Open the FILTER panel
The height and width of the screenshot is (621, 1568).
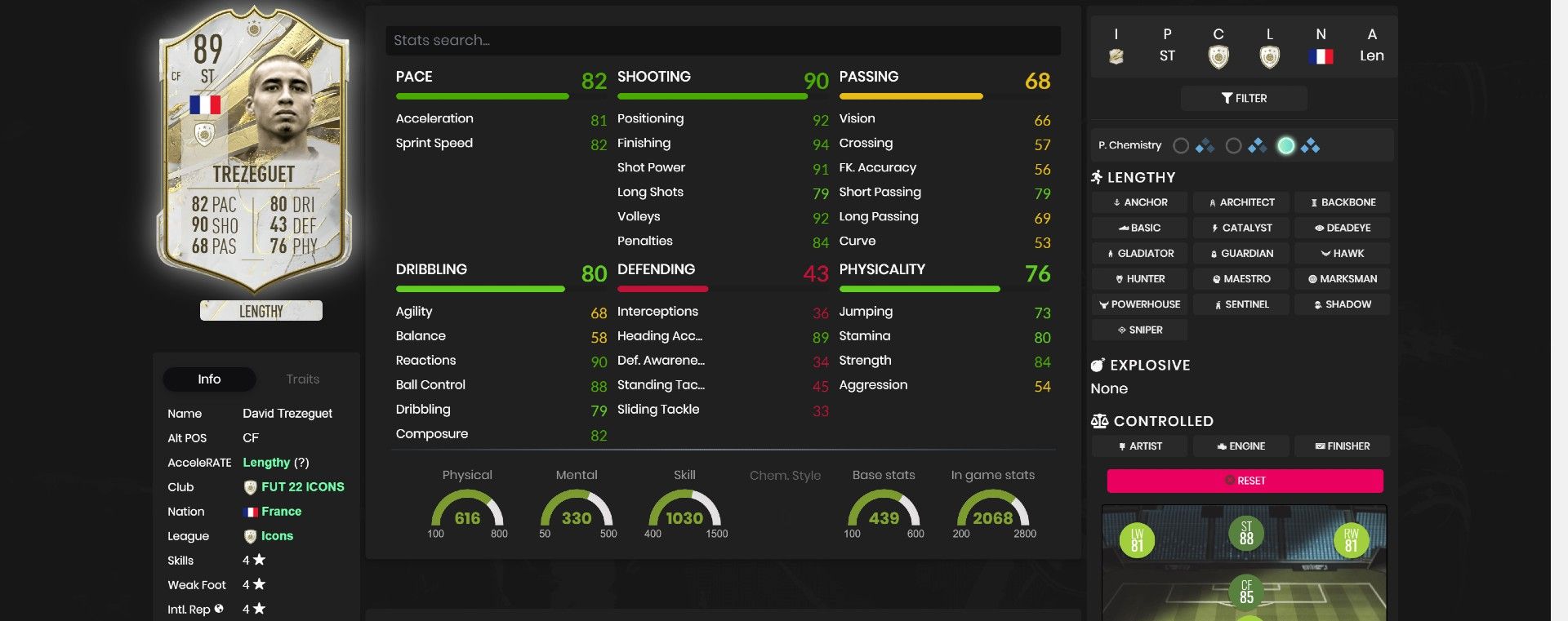click(x=1243, y=98)
